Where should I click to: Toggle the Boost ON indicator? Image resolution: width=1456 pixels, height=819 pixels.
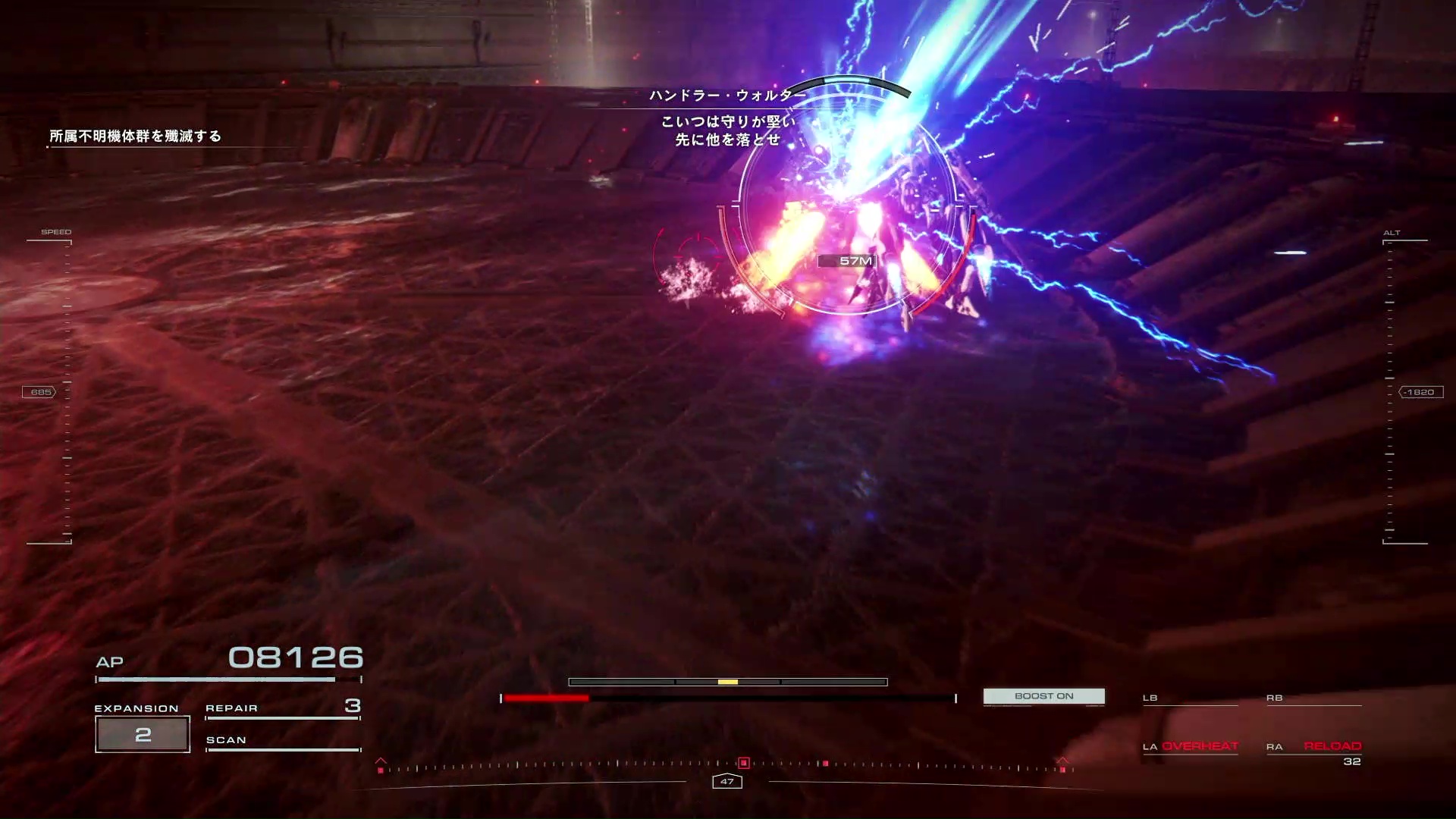(1043, 696)
